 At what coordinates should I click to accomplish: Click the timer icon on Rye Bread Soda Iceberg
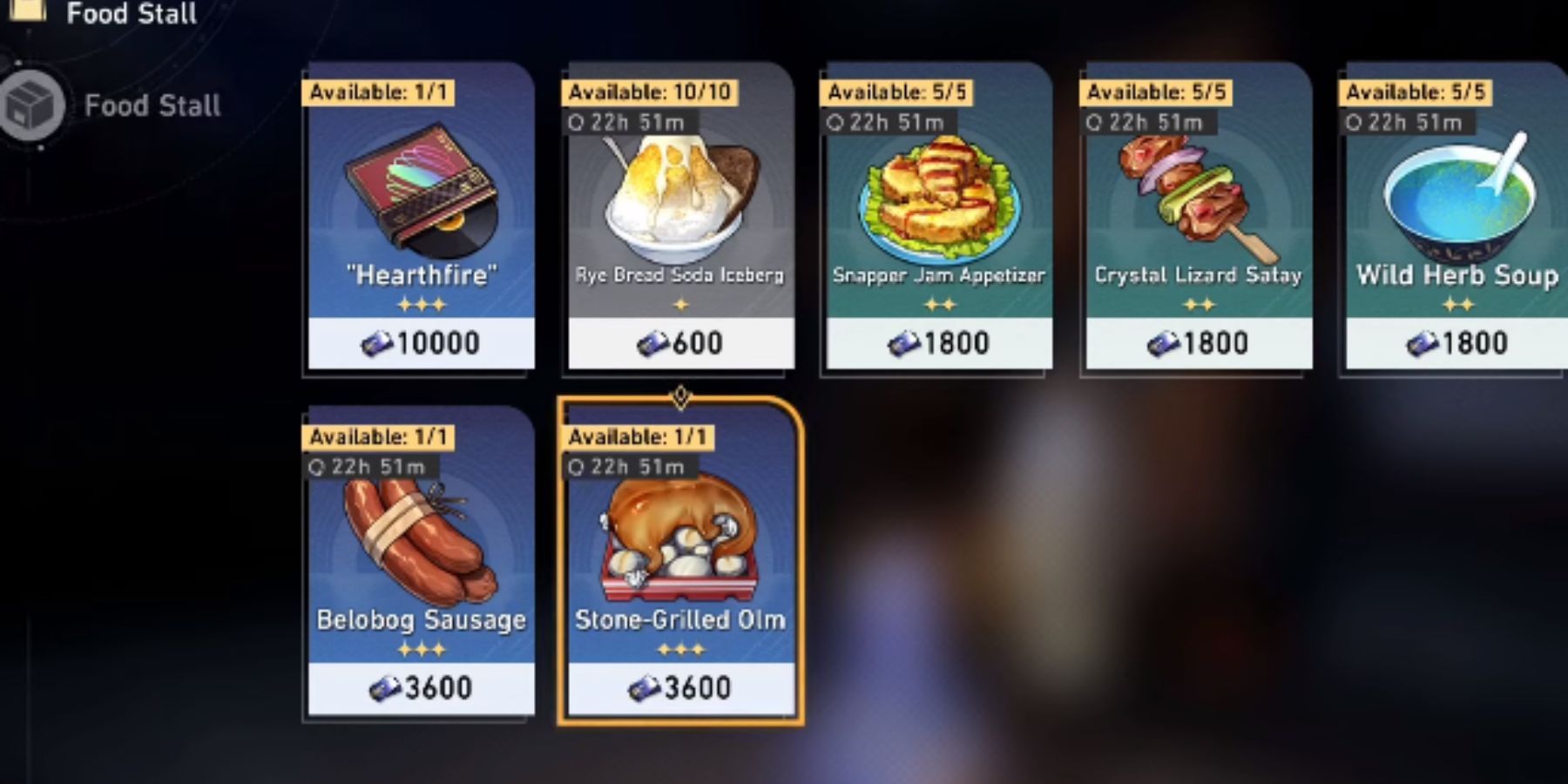click(577, 122)
